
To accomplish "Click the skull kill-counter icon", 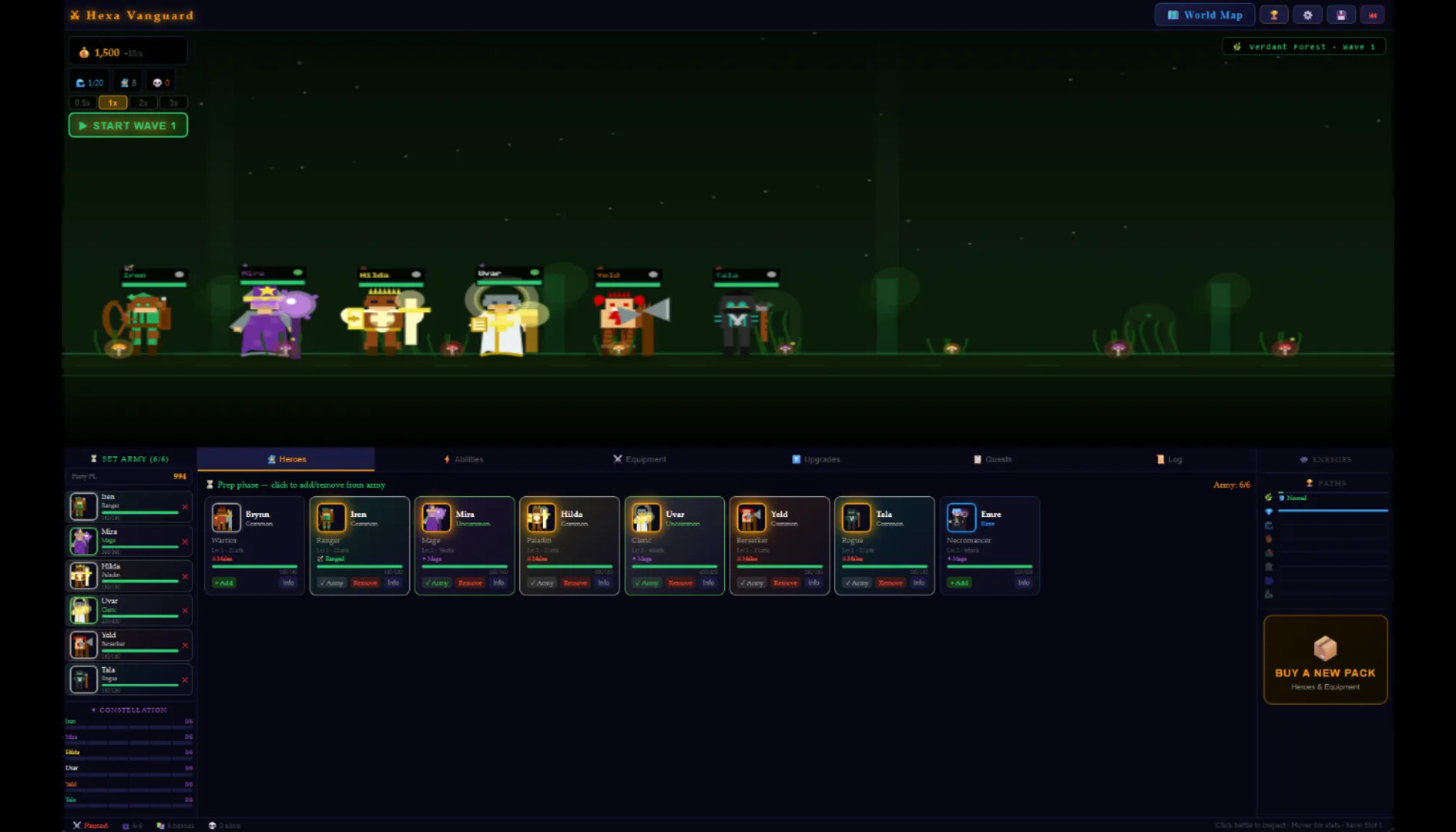I will 157,81.
